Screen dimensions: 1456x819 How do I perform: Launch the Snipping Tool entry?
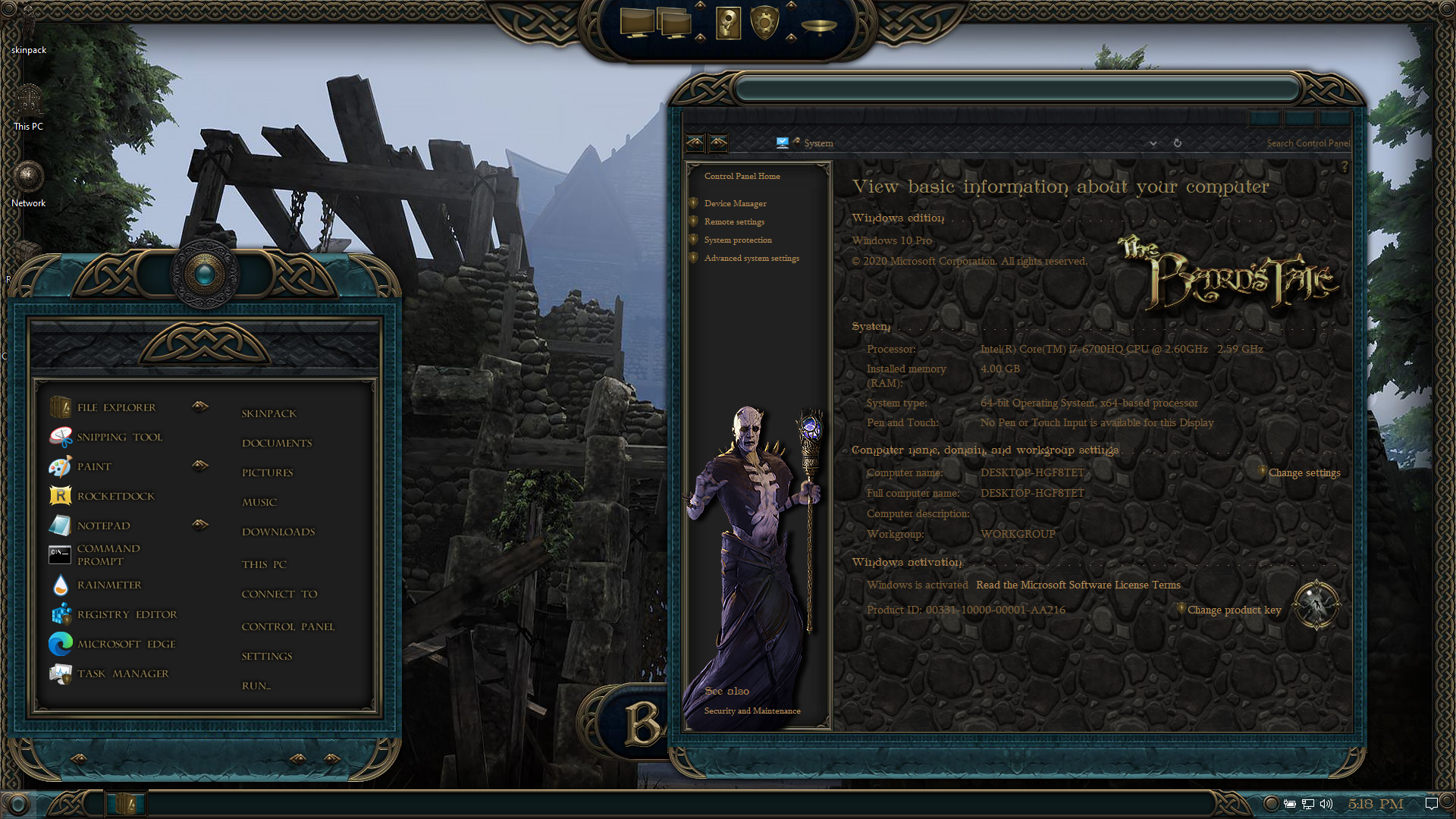pyautogui.click(x=119, y=437)
